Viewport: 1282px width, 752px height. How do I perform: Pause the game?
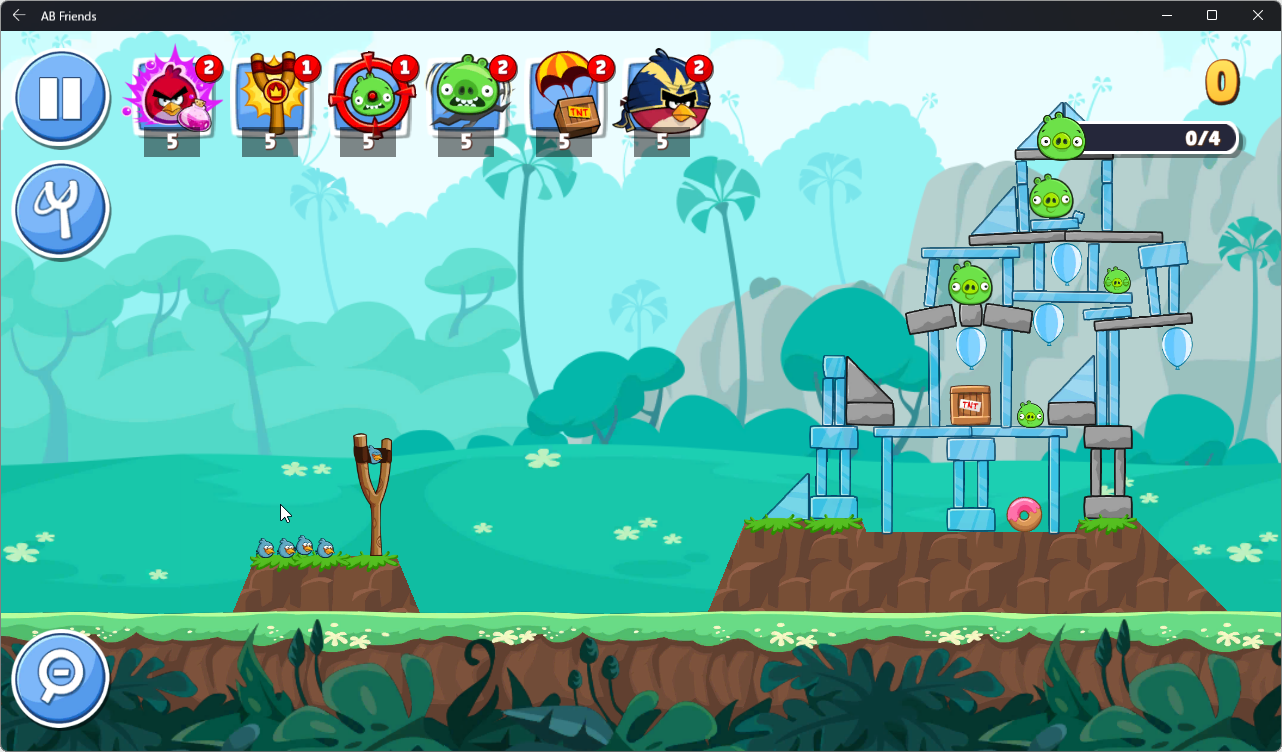[60, 97]
